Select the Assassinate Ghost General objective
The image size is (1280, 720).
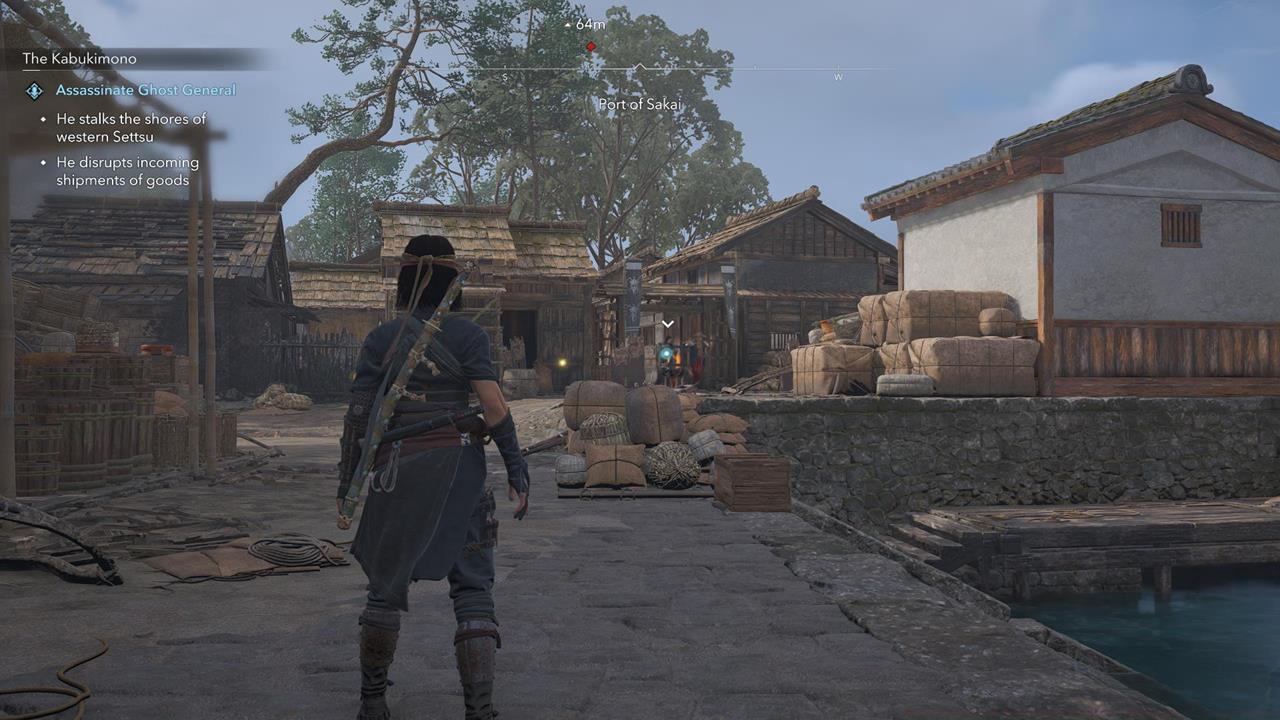[146, 90]
